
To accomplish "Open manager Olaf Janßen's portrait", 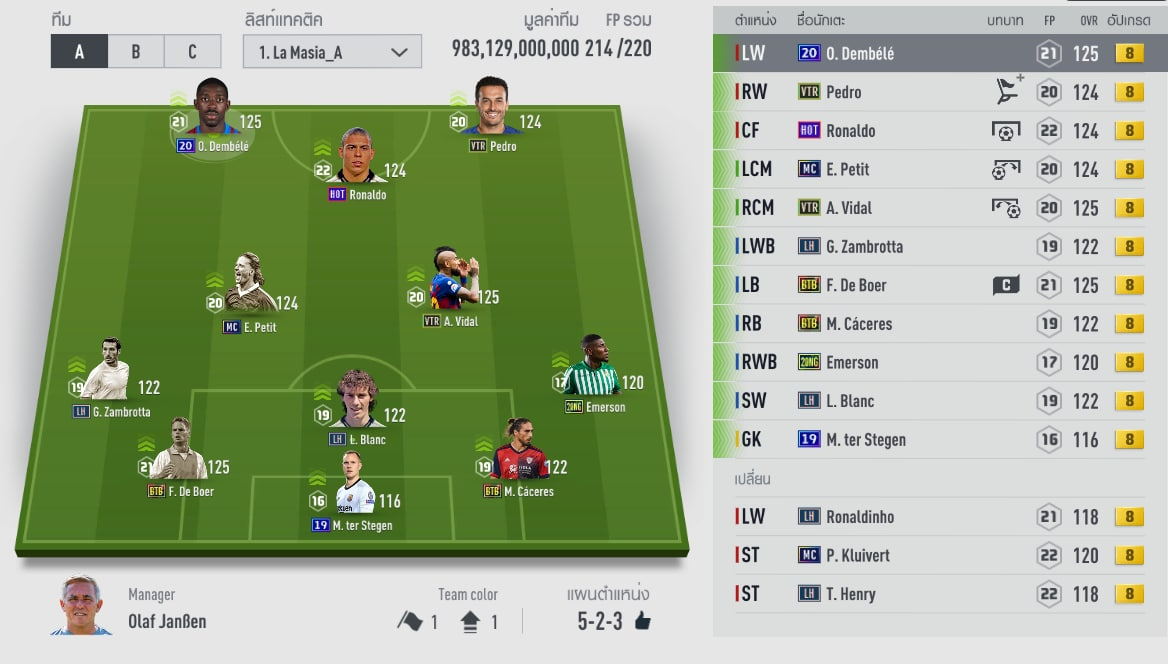I will (x=81, y=606).
